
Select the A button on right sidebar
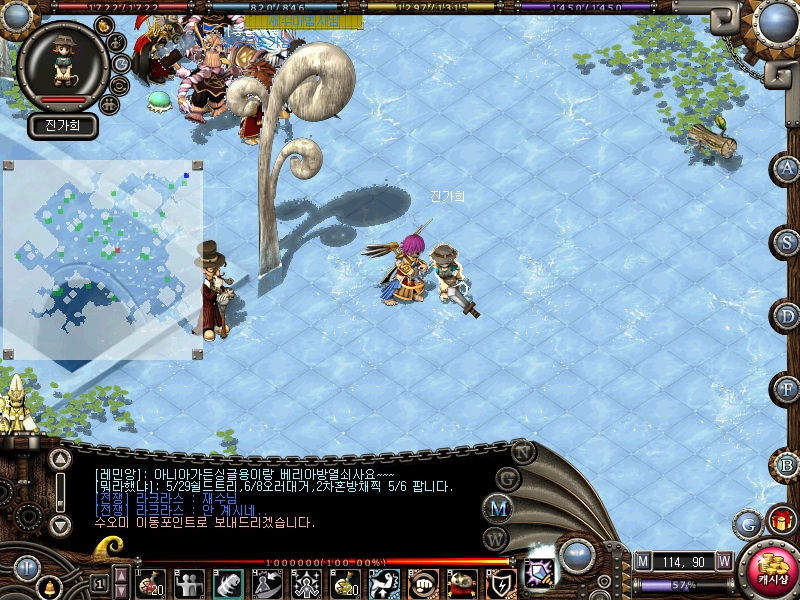click(788, 168)
